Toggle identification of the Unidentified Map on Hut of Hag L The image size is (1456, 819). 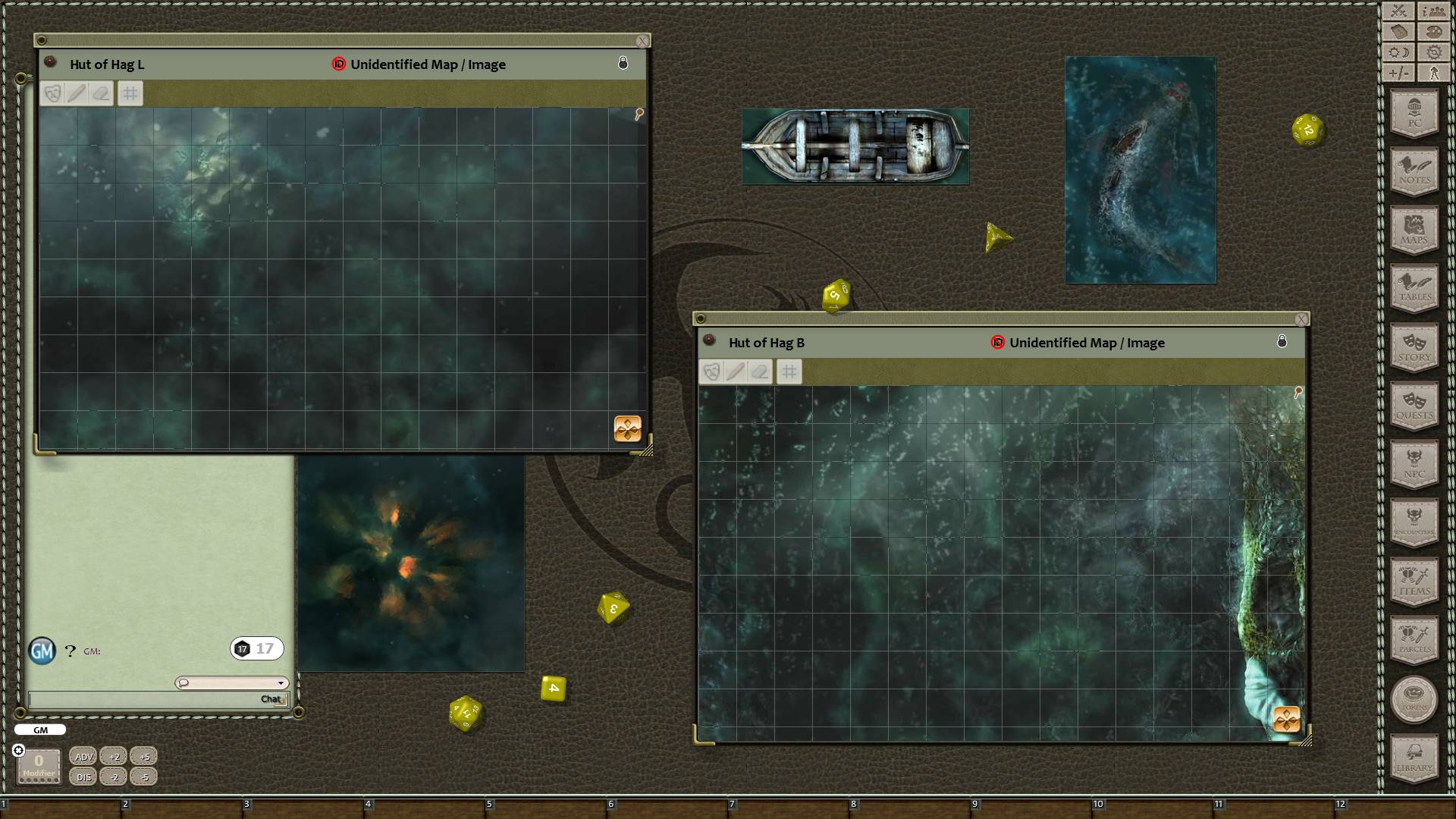click(338, 64)
